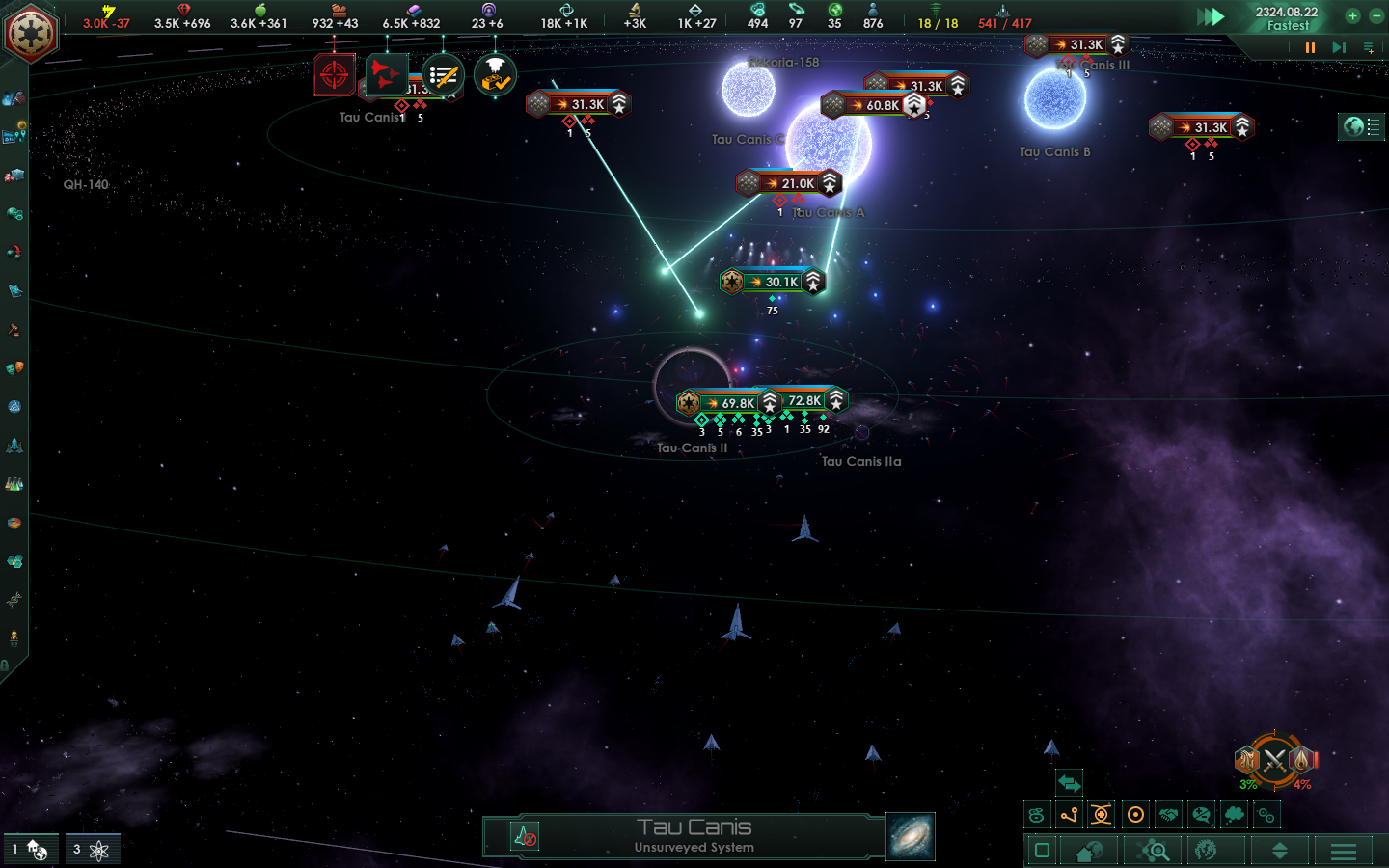Increase game speed with the plus button
1389x868 pixels.
tap(1353, 17)
